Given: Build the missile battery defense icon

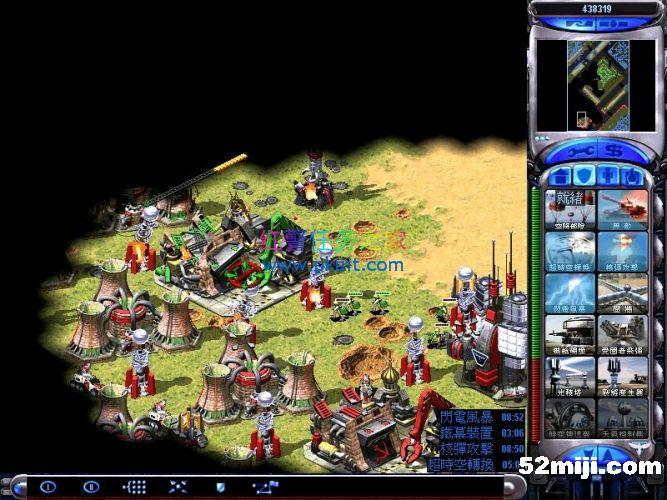Looking at the screenshot, I should click(622, 334).
